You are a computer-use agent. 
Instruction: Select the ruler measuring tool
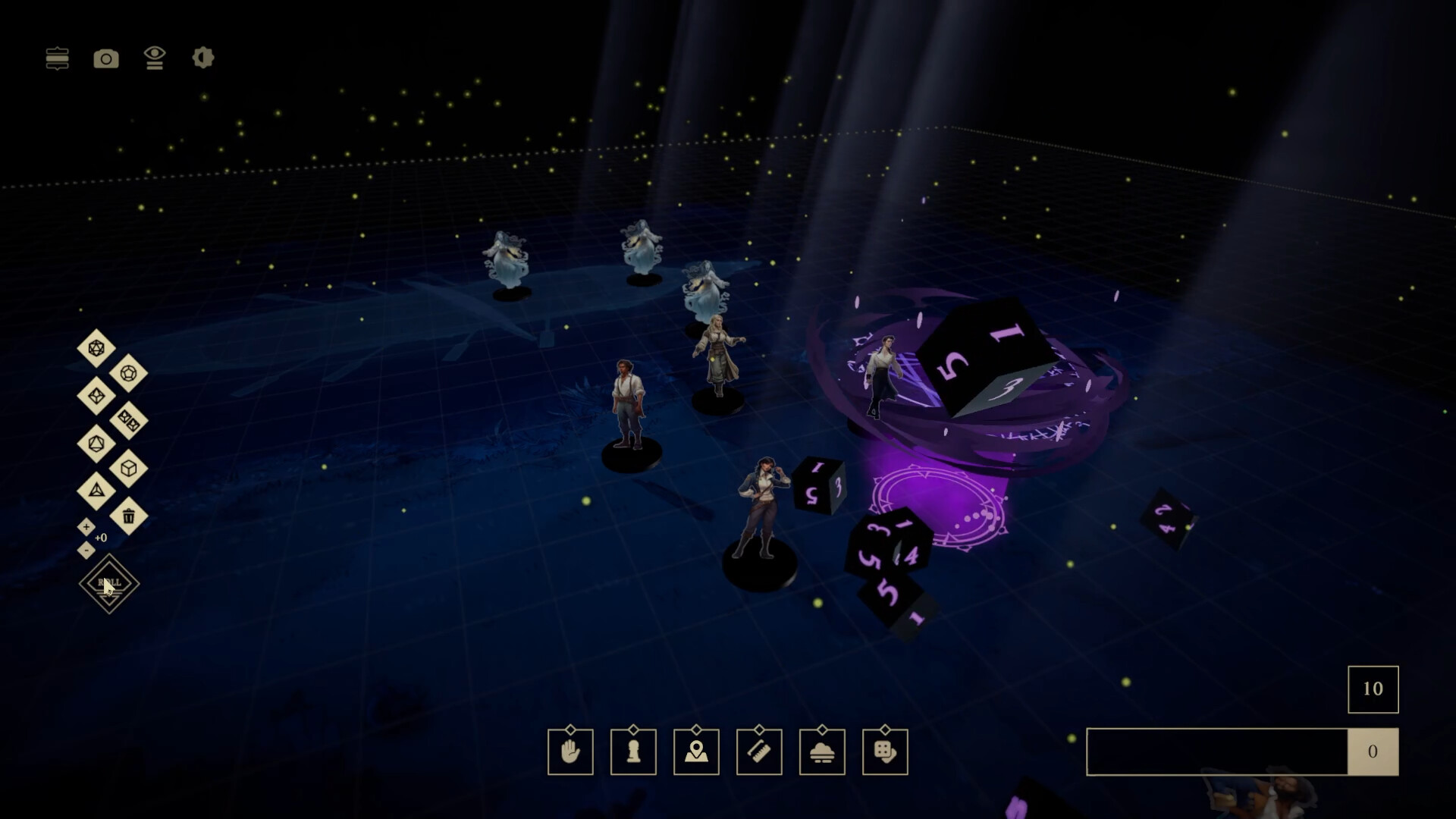pyautogui.click(x=759, y=752)
